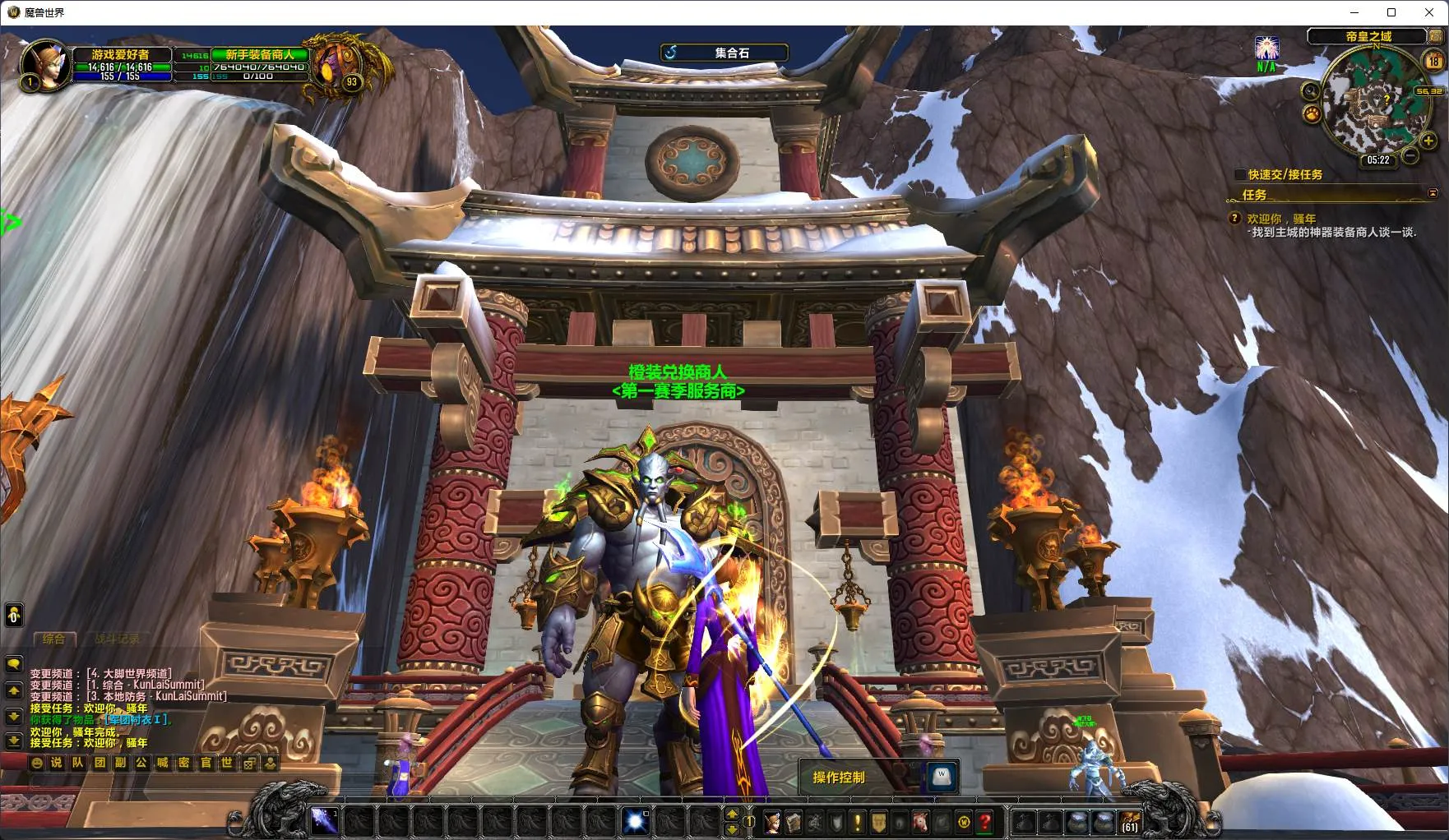Open the red question mark help button
Image resolution: width=1449 pixels, height=840 pixels.
pos(985,821)
